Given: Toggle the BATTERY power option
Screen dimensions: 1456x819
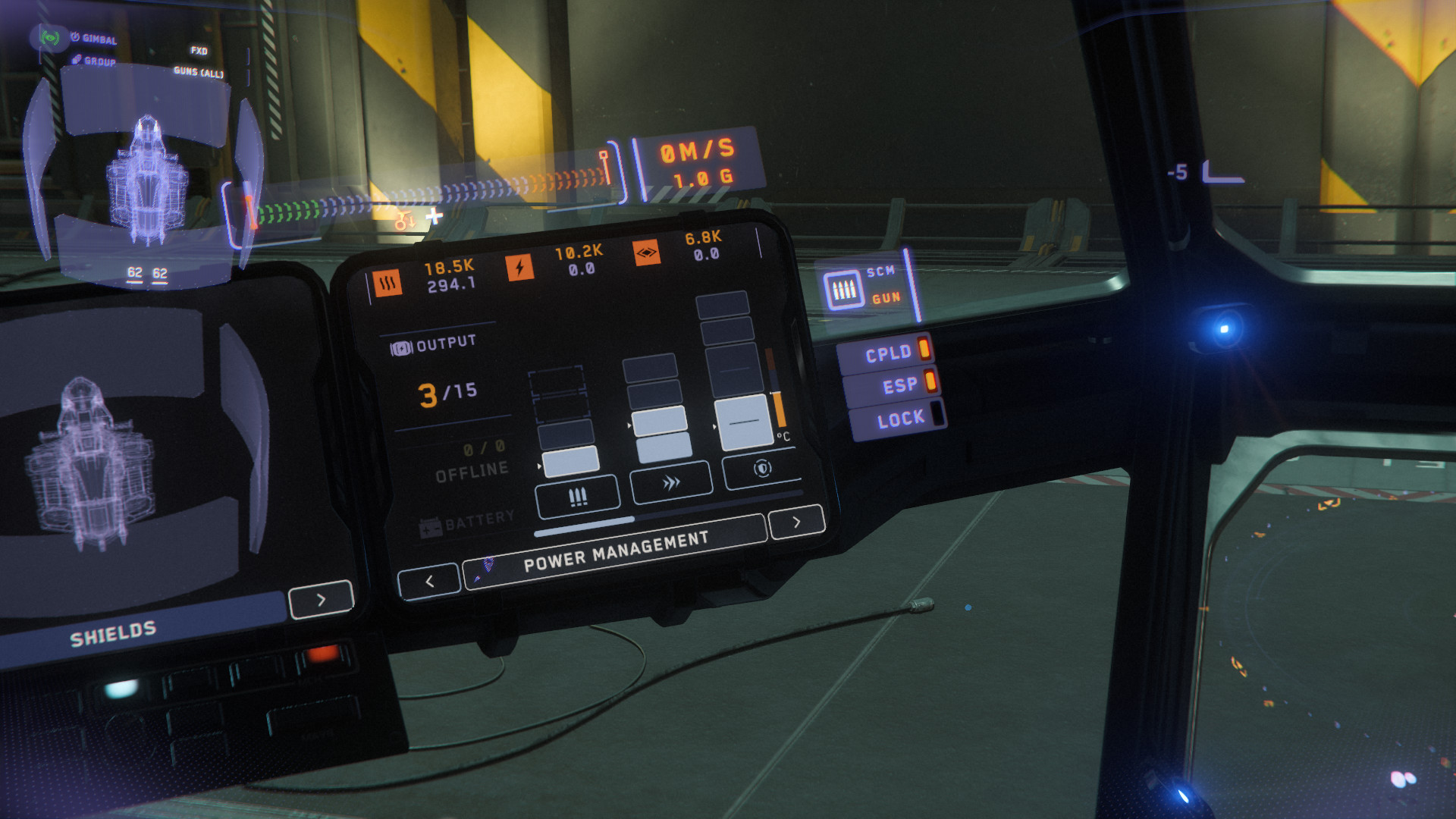Looking at the screenshot, I should point(467,522).
